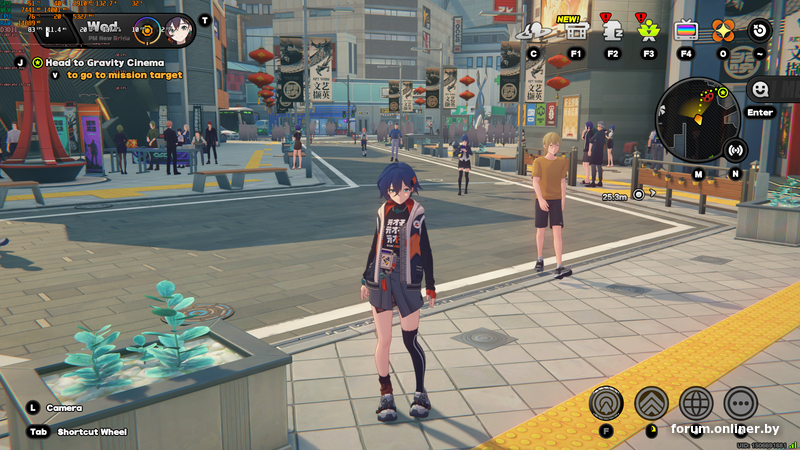Open the smiley chat bubble
This screenshot has width=800, height=450.
[759, 89]
